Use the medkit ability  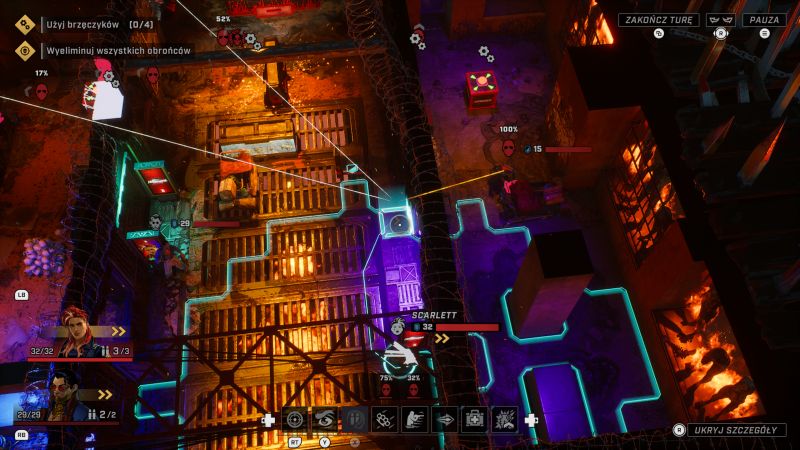tap(474, 420)
